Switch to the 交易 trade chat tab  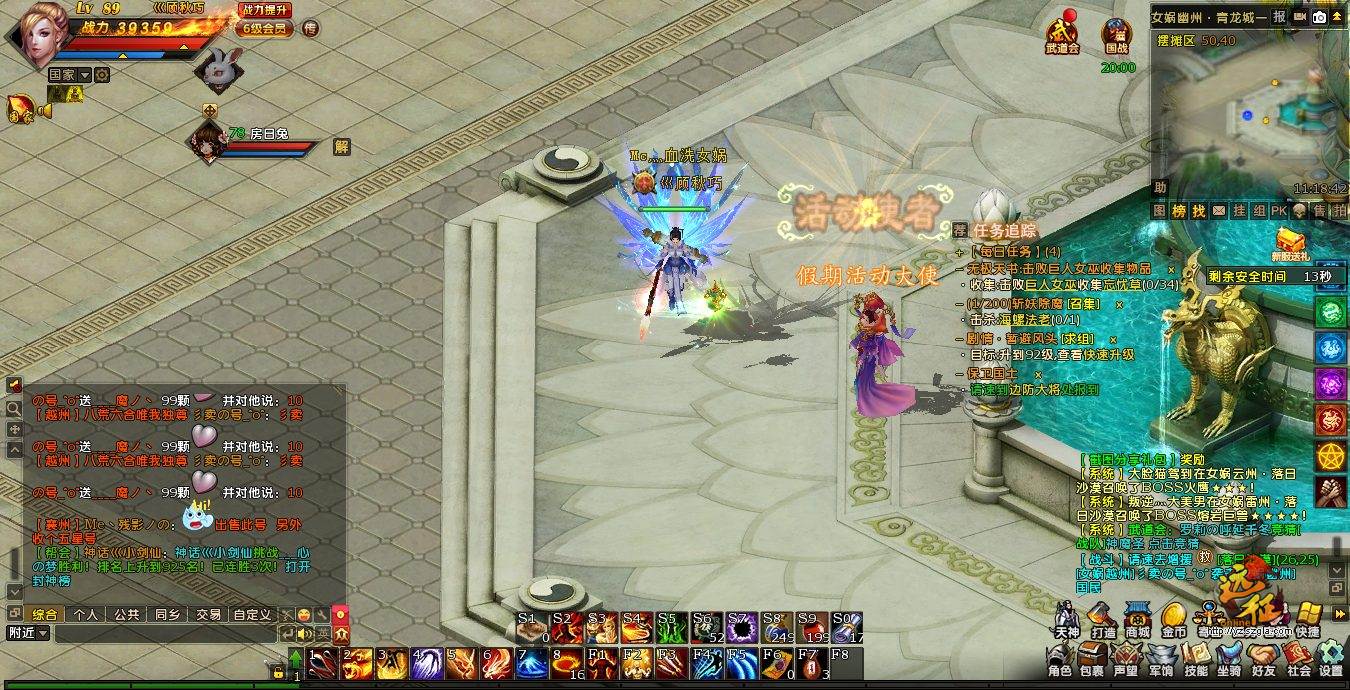tap(208, 614)
